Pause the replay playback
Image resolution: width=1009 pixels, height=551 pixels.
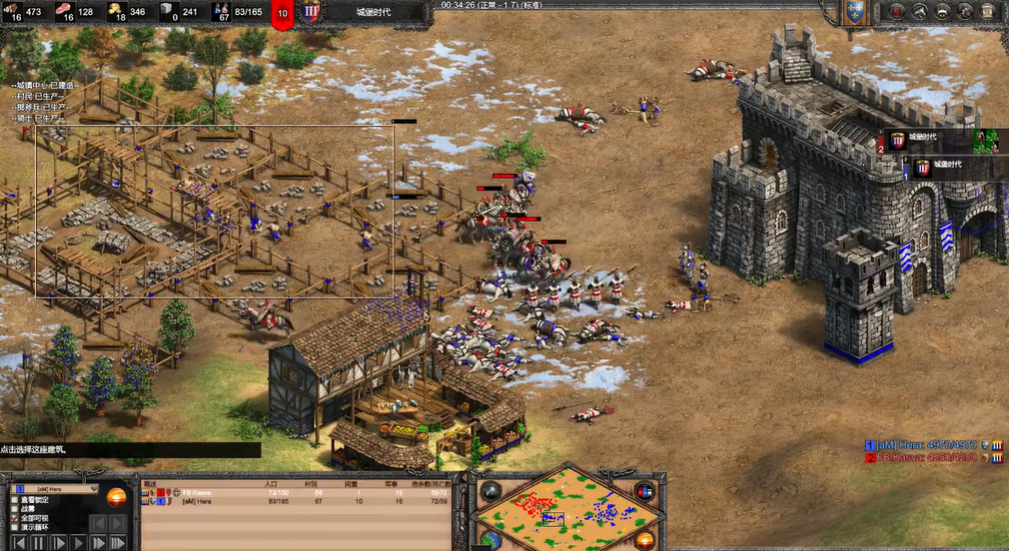coord(39,543)
